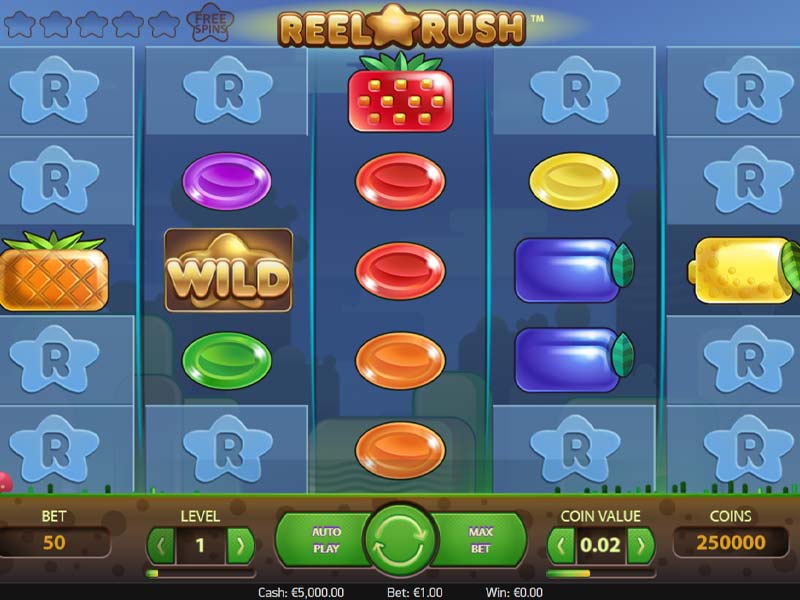This screenshot has width=800, height=600.
Task: Select the Max Bet button
Action: (481, 541)
